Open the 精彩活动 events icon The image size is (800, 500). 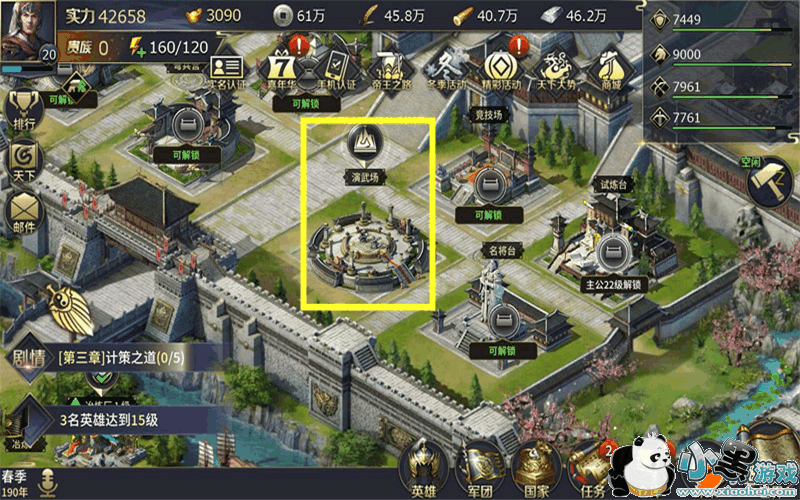499,67
